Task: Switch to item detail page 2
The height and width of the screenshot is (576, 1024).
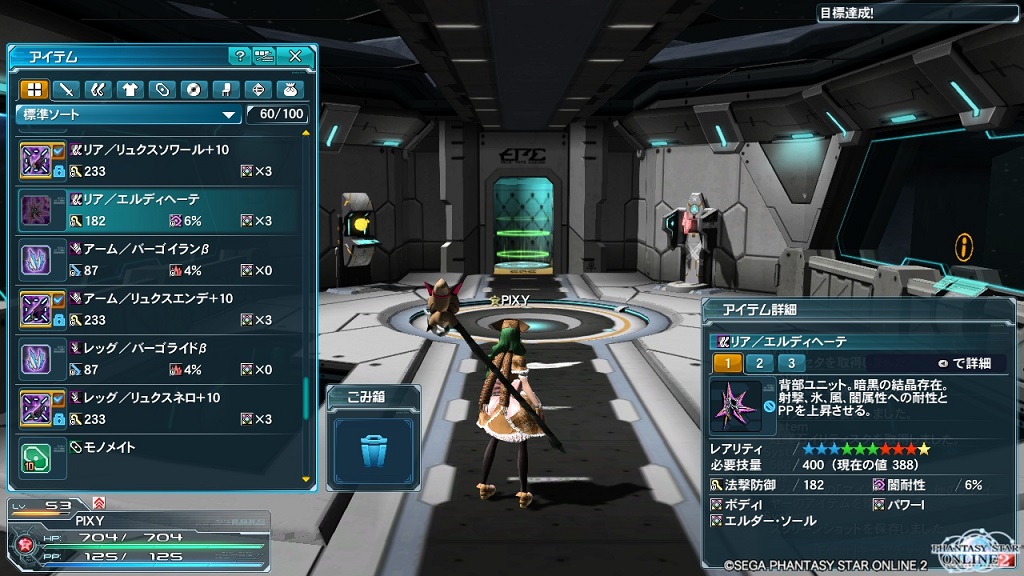Action: click(x=759, y=363)
